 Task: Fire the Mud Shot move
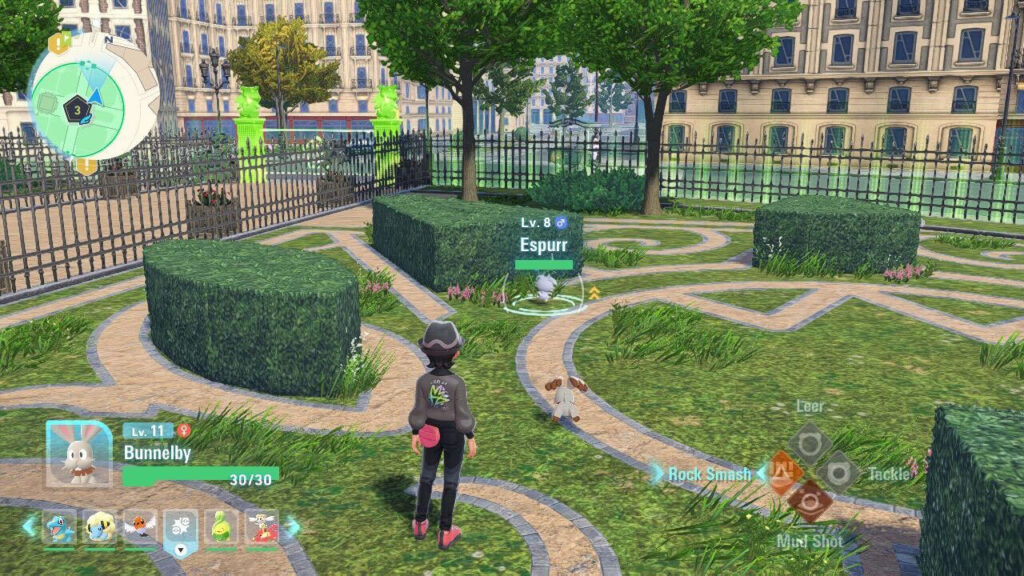point(809,501)
